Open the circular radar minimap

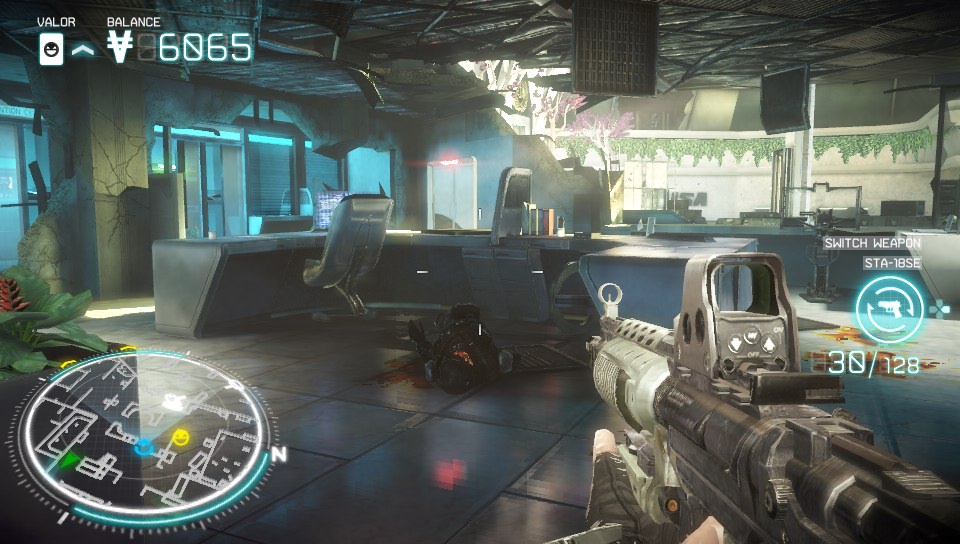point(143,428)
